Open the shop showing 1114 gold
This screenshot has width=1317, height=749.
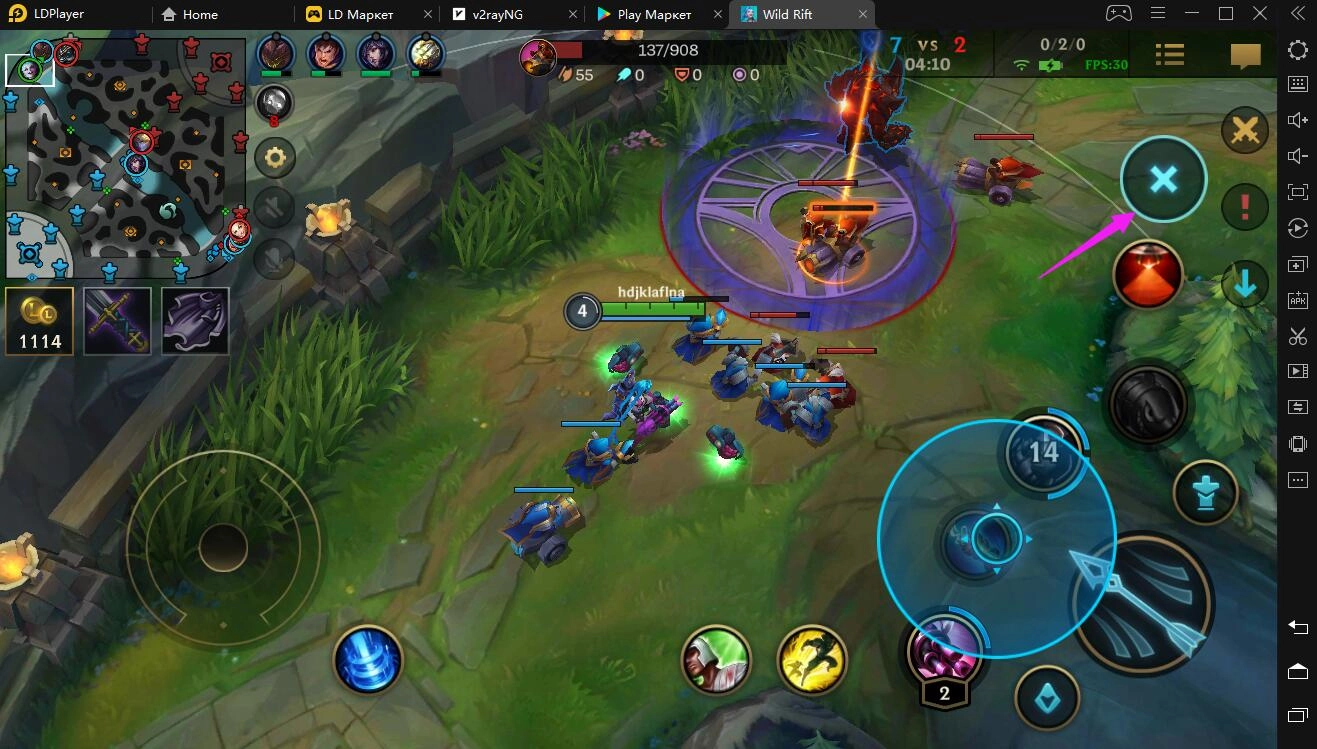tap(40, 320)
